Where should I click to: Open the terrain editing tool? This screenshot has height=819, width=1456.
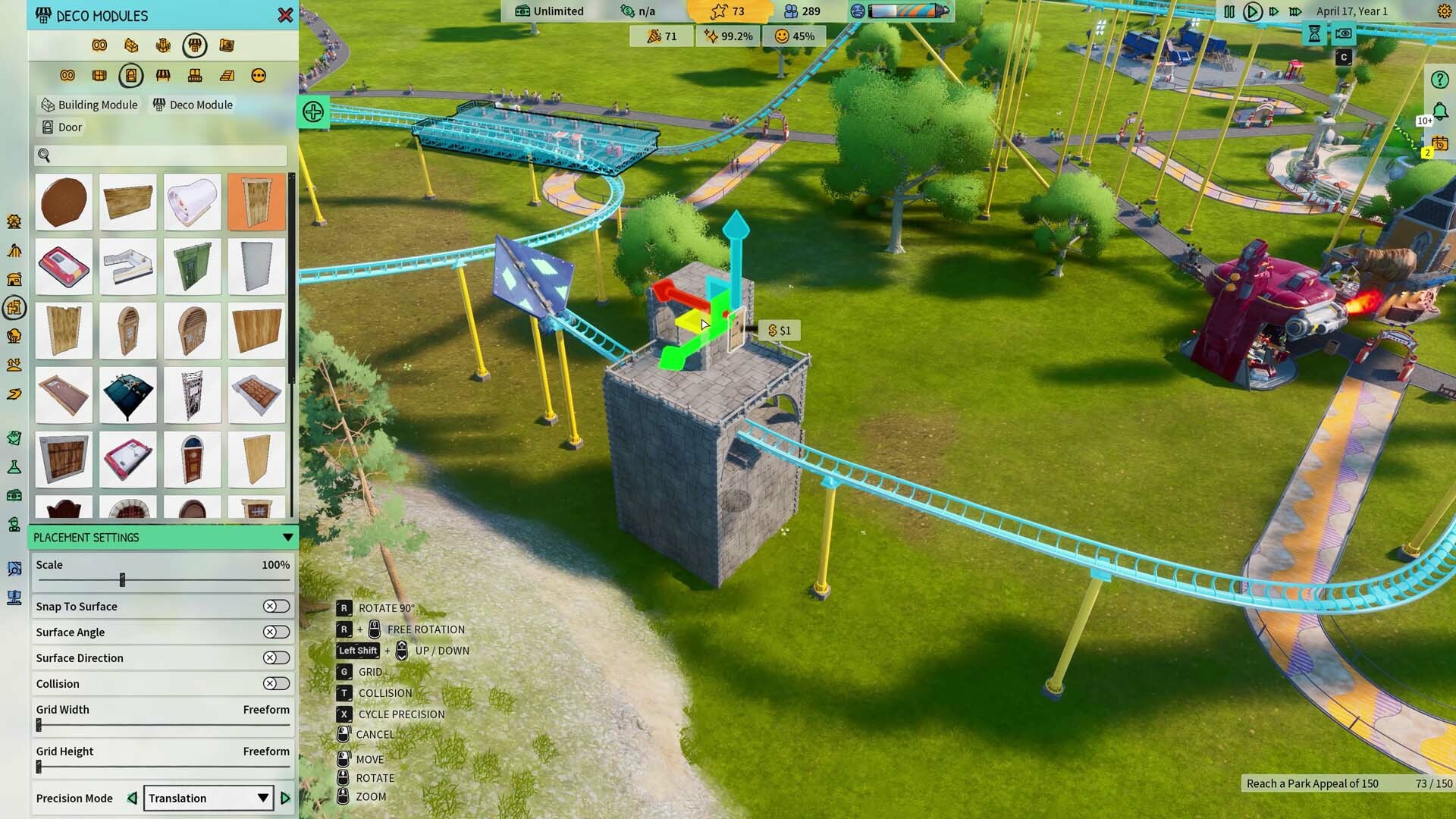coord(12,365)
